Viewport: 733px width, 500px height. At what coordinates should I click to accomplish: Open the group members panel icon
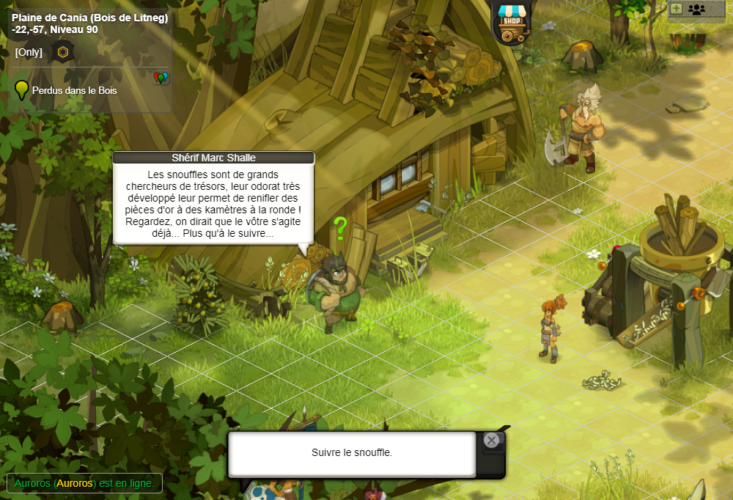(x=696, y=9)
